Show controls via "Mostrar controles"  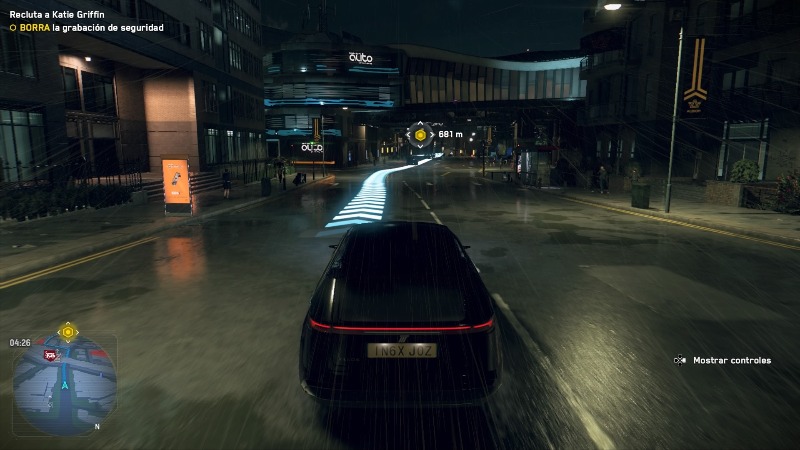pyautogui.click(x=731, y=360)
